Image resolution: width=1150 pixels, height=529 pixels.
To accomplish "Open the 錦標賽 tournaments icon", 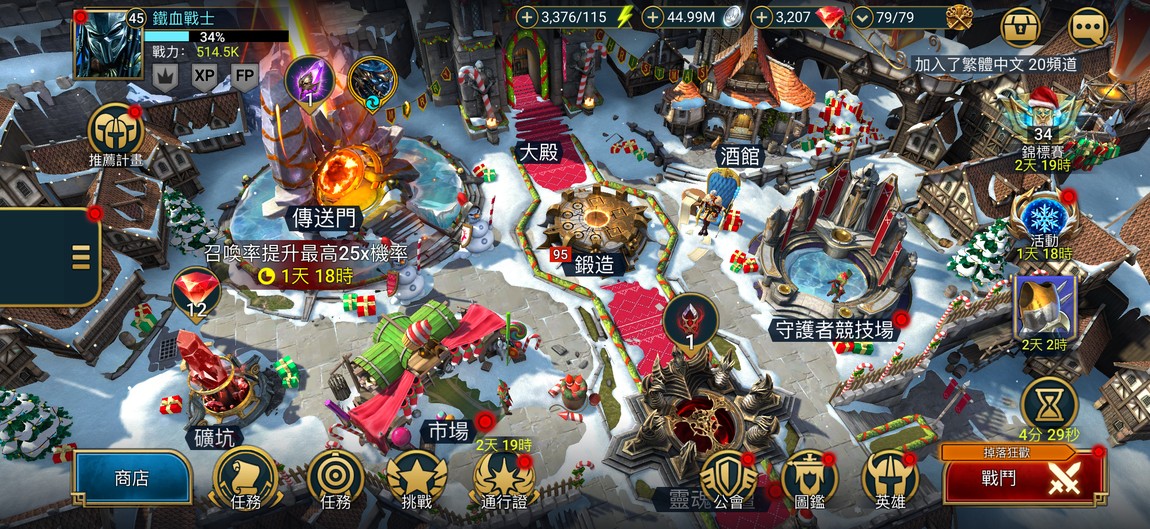I will 1043,115.
